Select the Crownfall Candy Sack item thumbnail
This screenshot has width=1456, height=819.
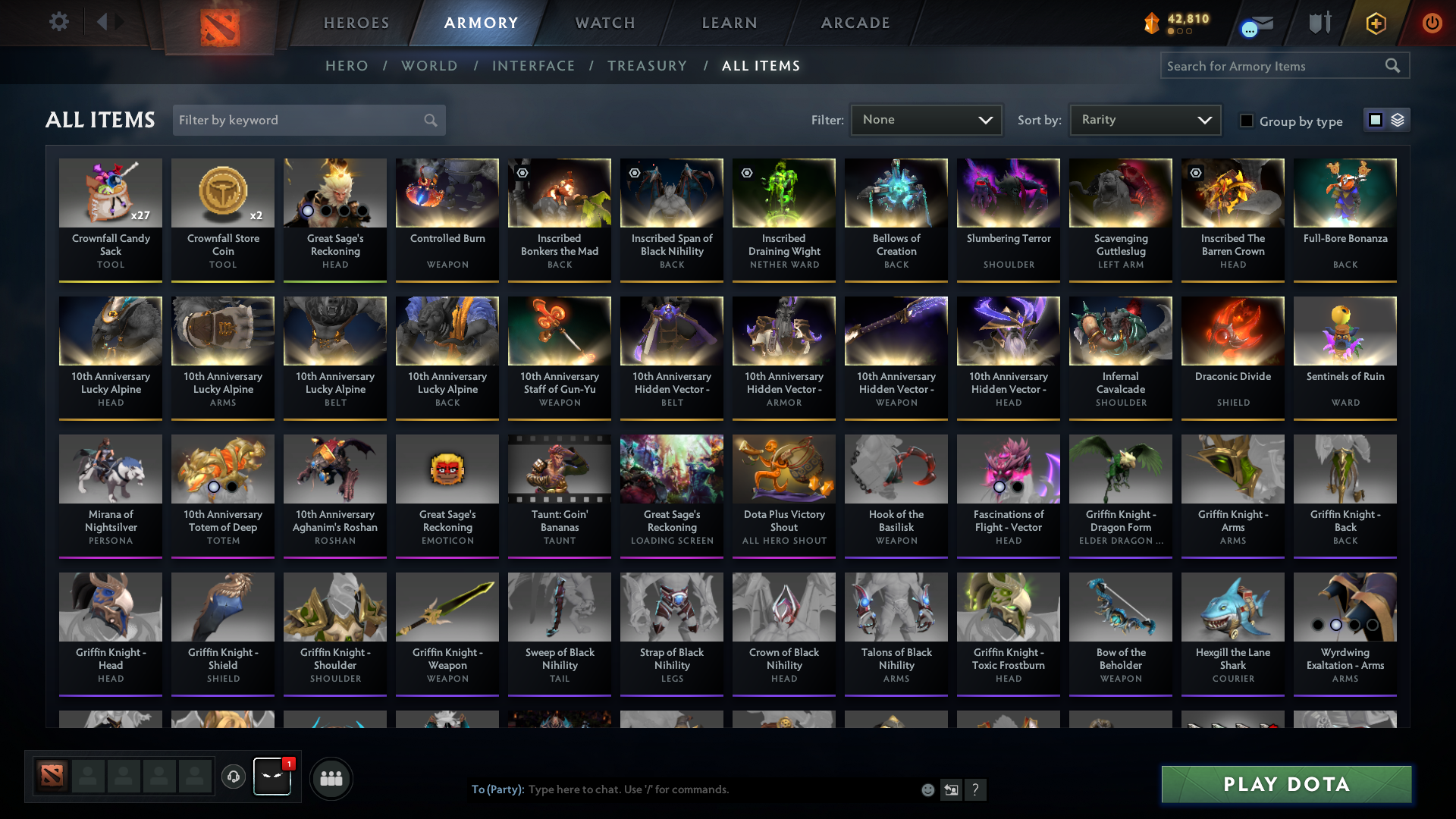(x=110, y=193)
